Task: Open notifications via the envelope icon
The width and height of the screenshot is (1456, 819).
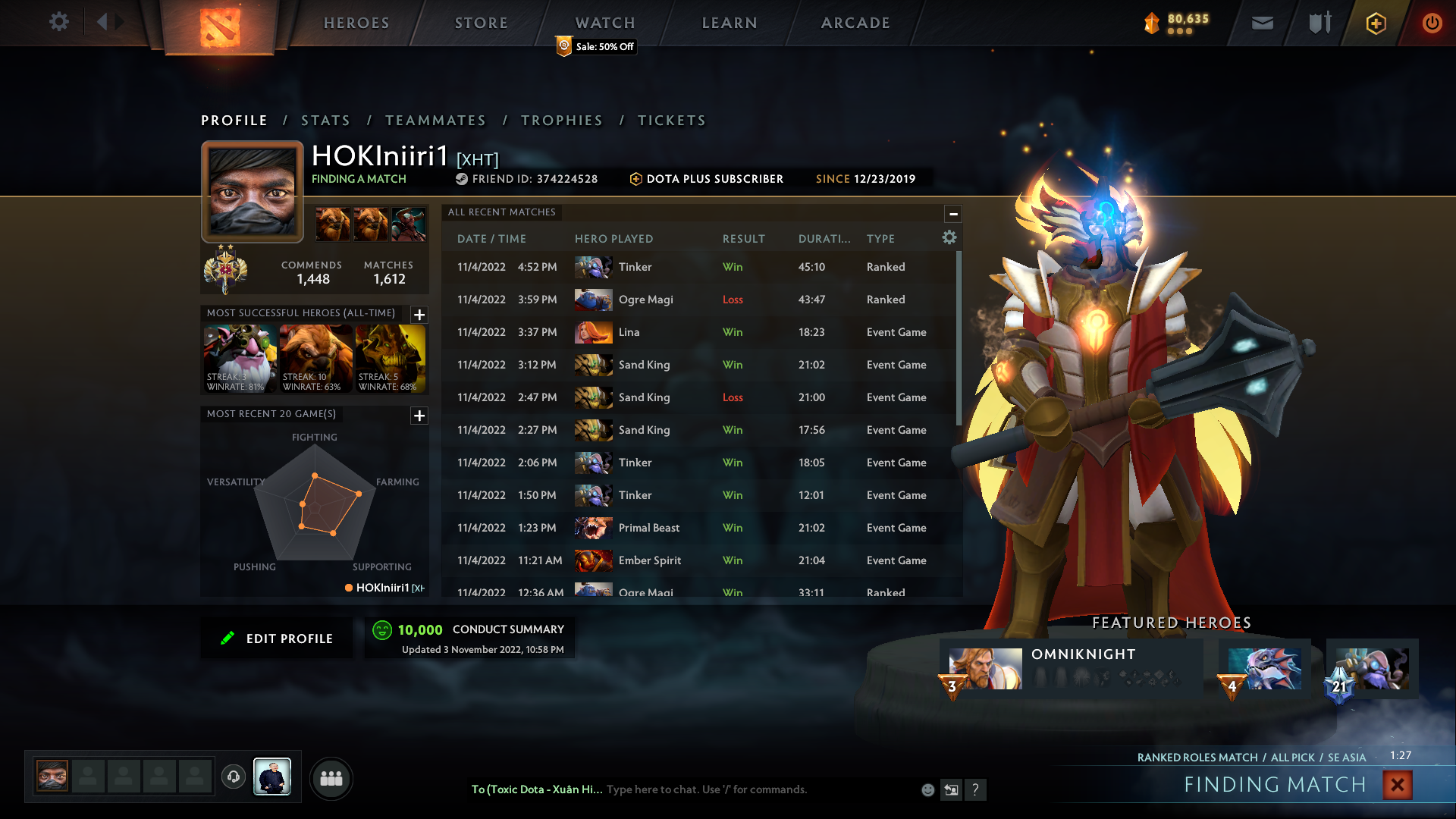Action: [x=1262, y=23]
